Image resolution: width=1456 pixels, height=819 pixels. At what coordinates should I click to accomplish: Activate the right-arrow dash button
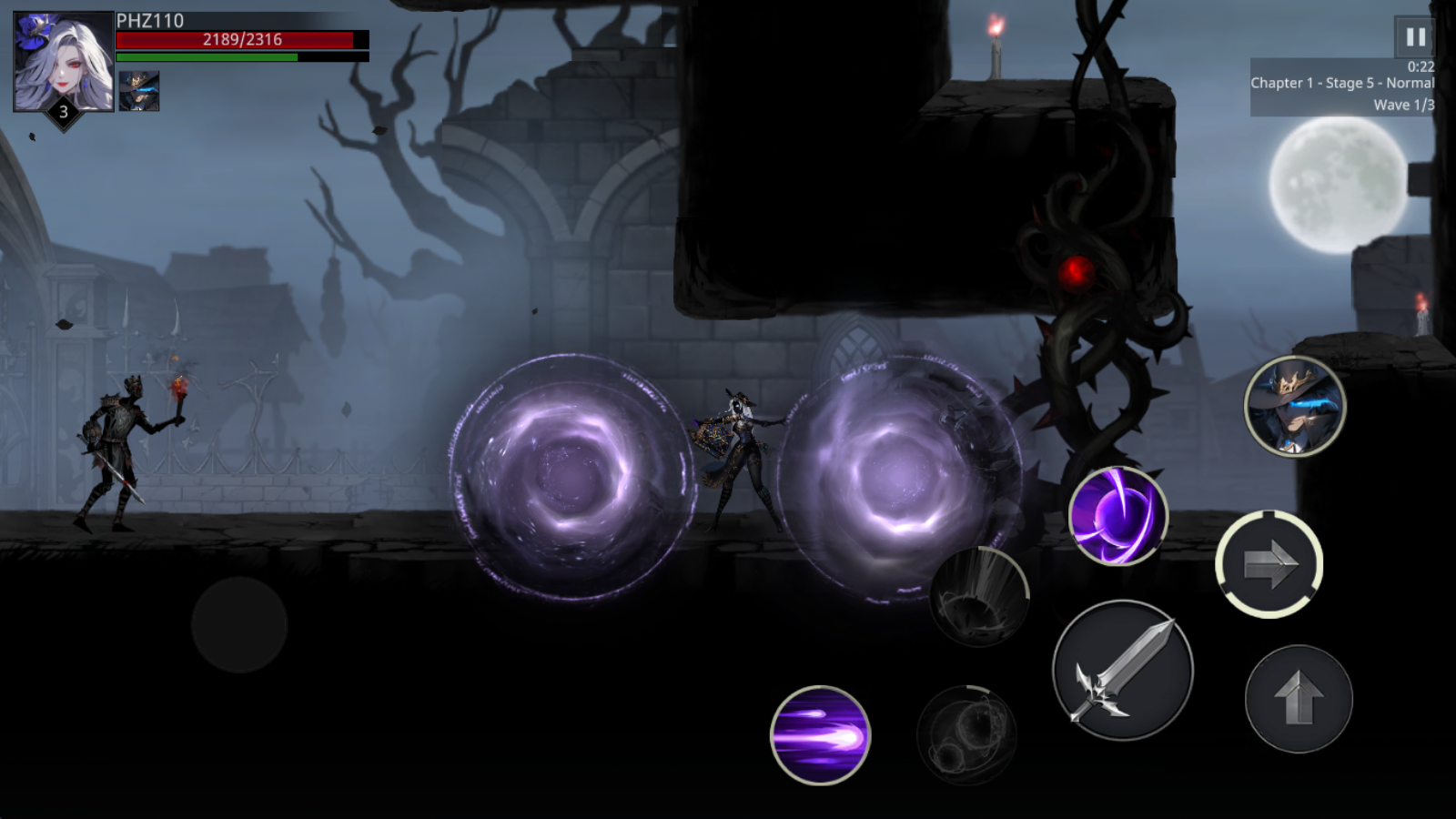pos(1269,564)
